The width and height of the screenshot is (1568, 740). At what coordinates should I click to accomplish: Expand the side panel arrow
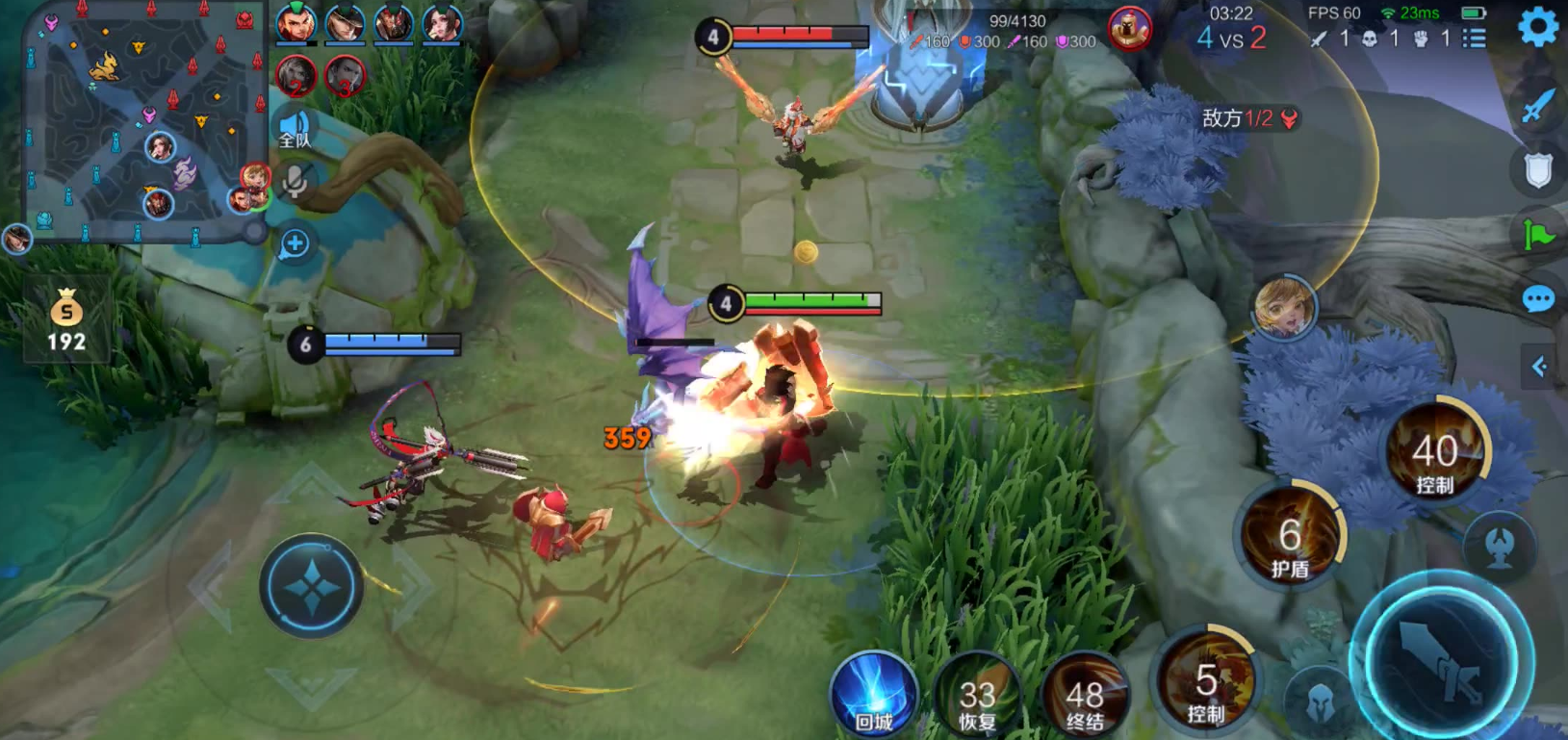(1540, 367)
